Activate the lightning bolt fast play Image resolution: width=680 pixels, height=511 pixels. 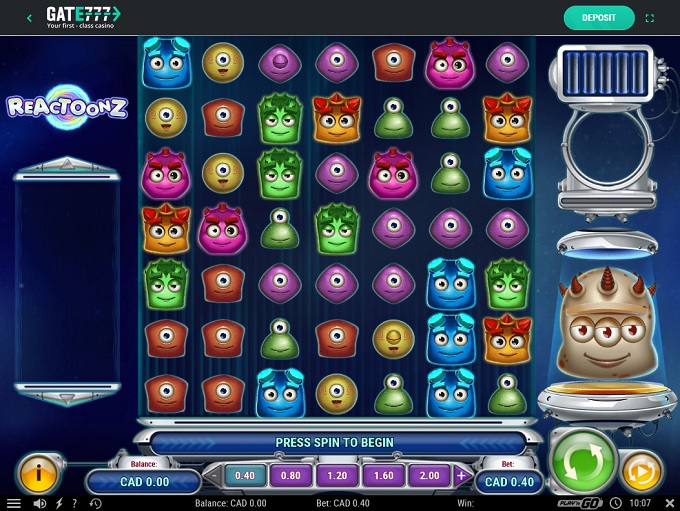59,503
